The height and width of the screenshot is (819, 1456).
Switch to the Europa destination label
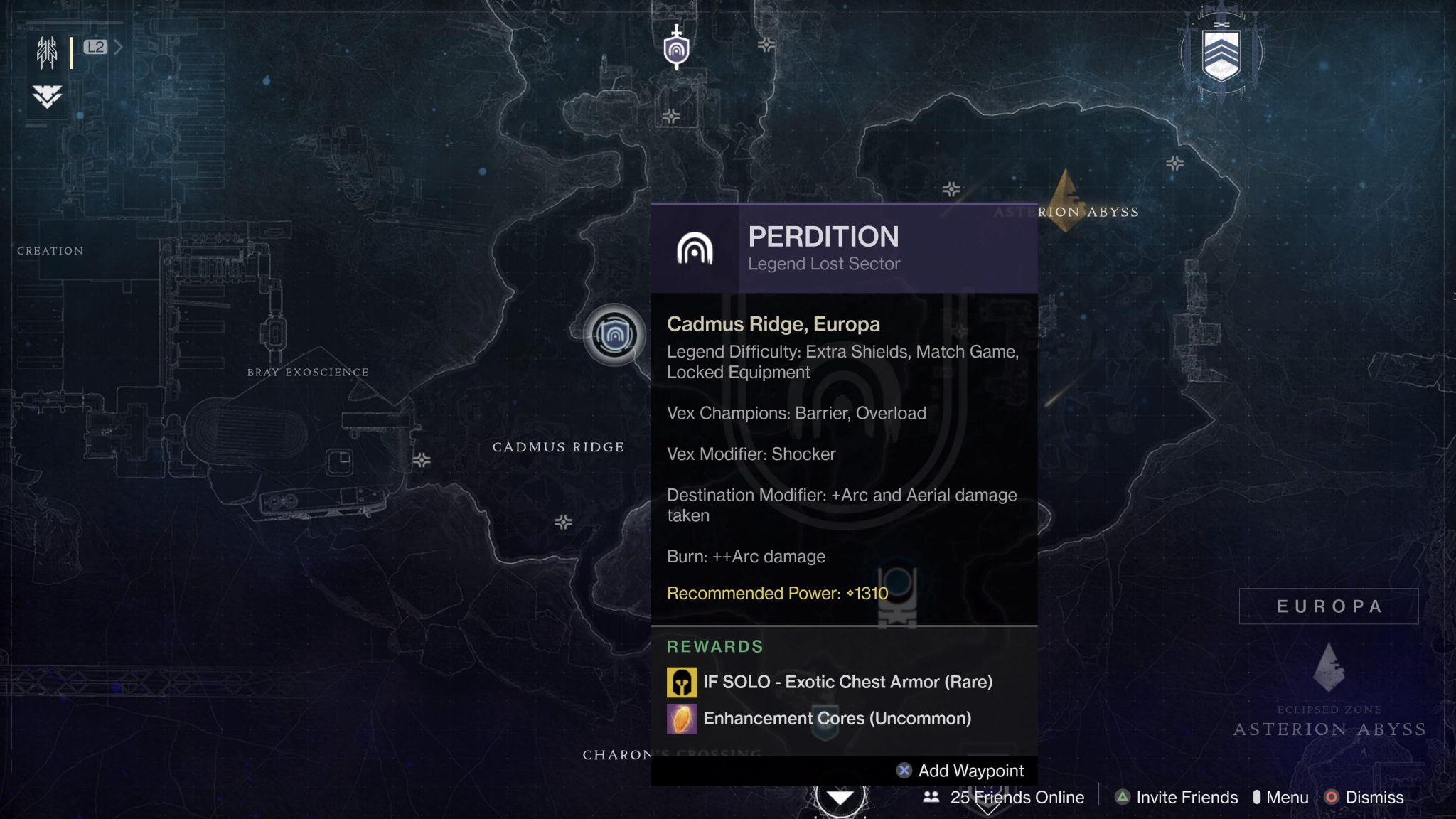tap(1328, 606)
